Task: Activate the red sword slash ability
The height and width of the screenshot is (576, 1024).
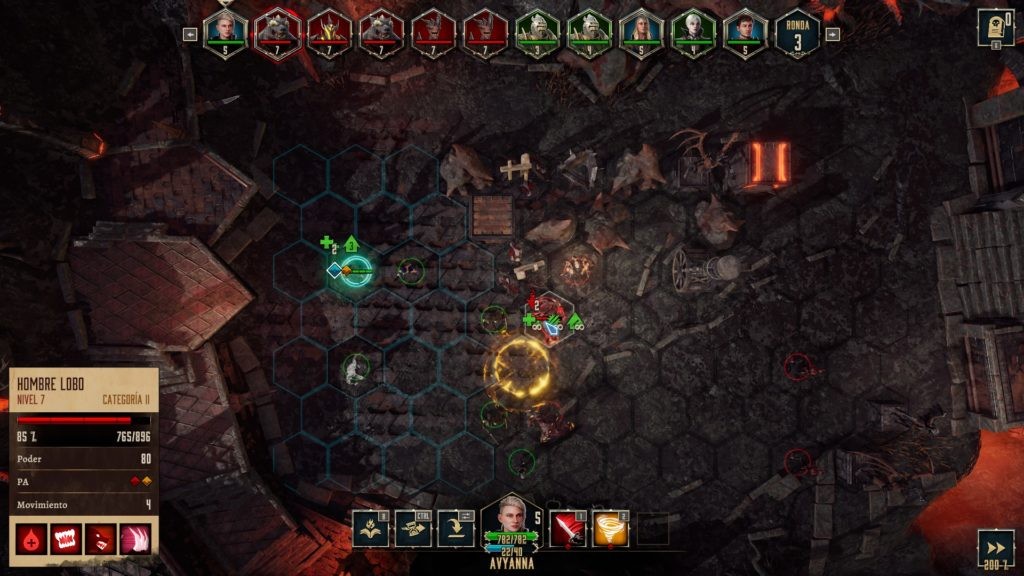Action: point(569,528)
